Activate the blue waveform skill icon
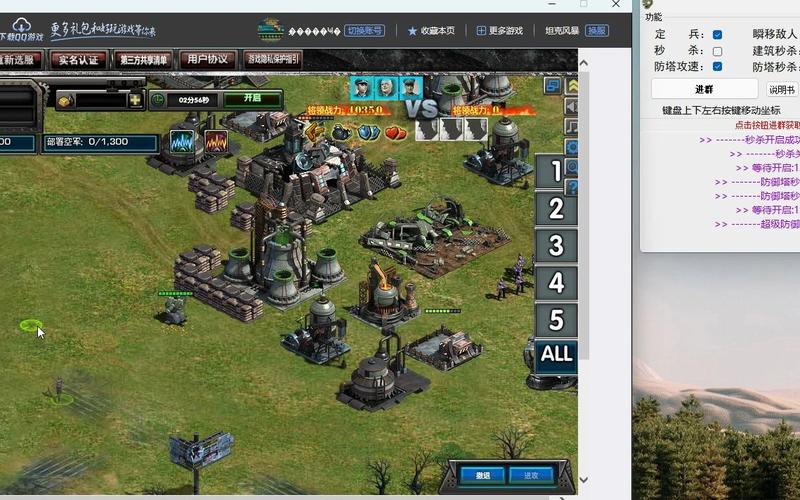This screenshot has width=800, height=500. [182, 141]
